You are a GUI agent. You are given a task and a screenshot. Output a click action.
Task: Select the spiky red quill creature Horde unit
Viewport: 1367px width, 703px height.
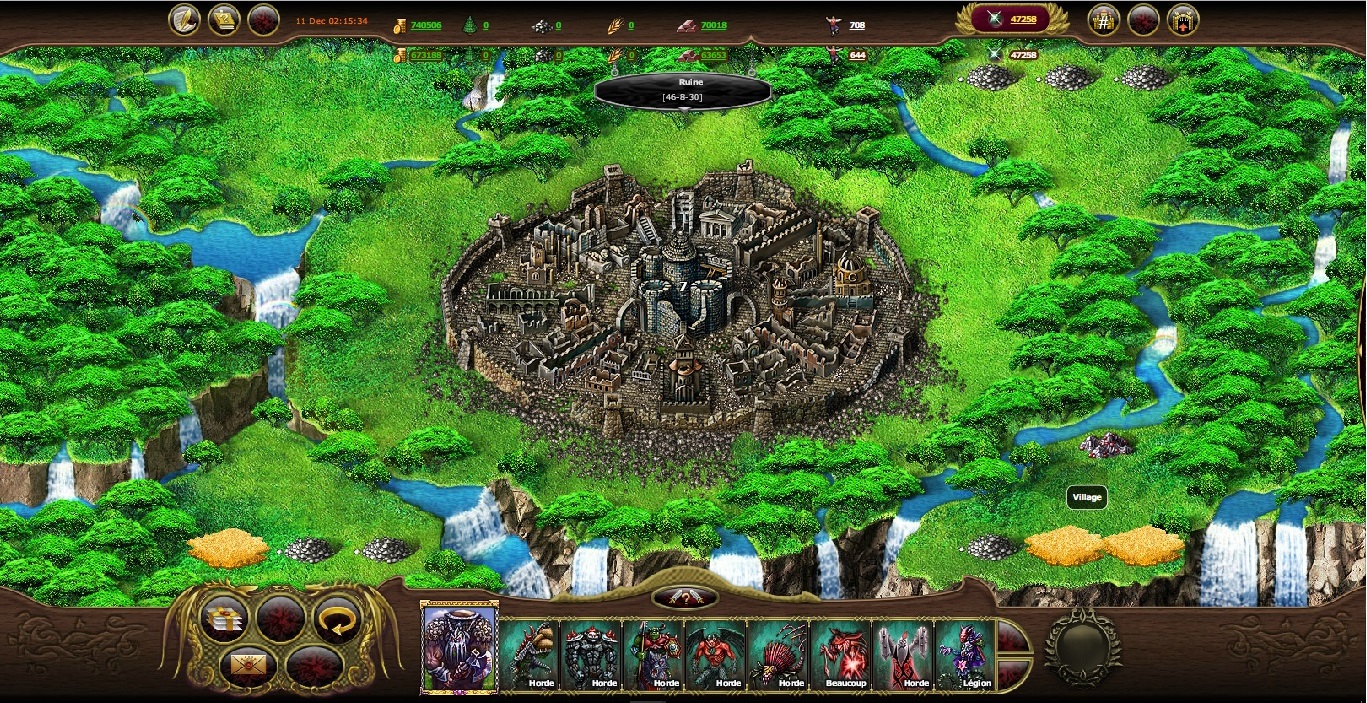pyautogui.click(x=778, y=655)
